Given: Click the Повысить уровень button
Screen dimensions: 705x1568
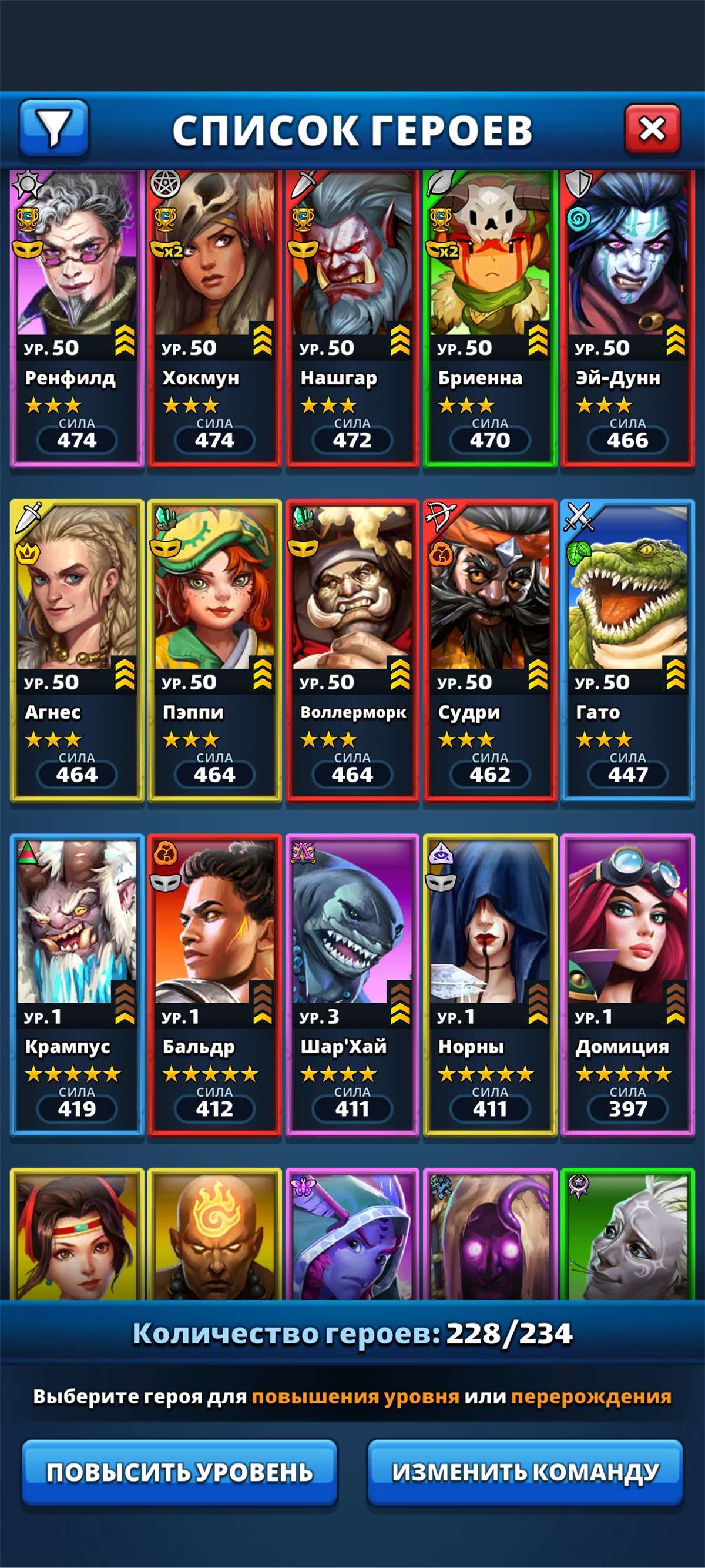Looking at the screenshot, I should tap(179, 1472).
